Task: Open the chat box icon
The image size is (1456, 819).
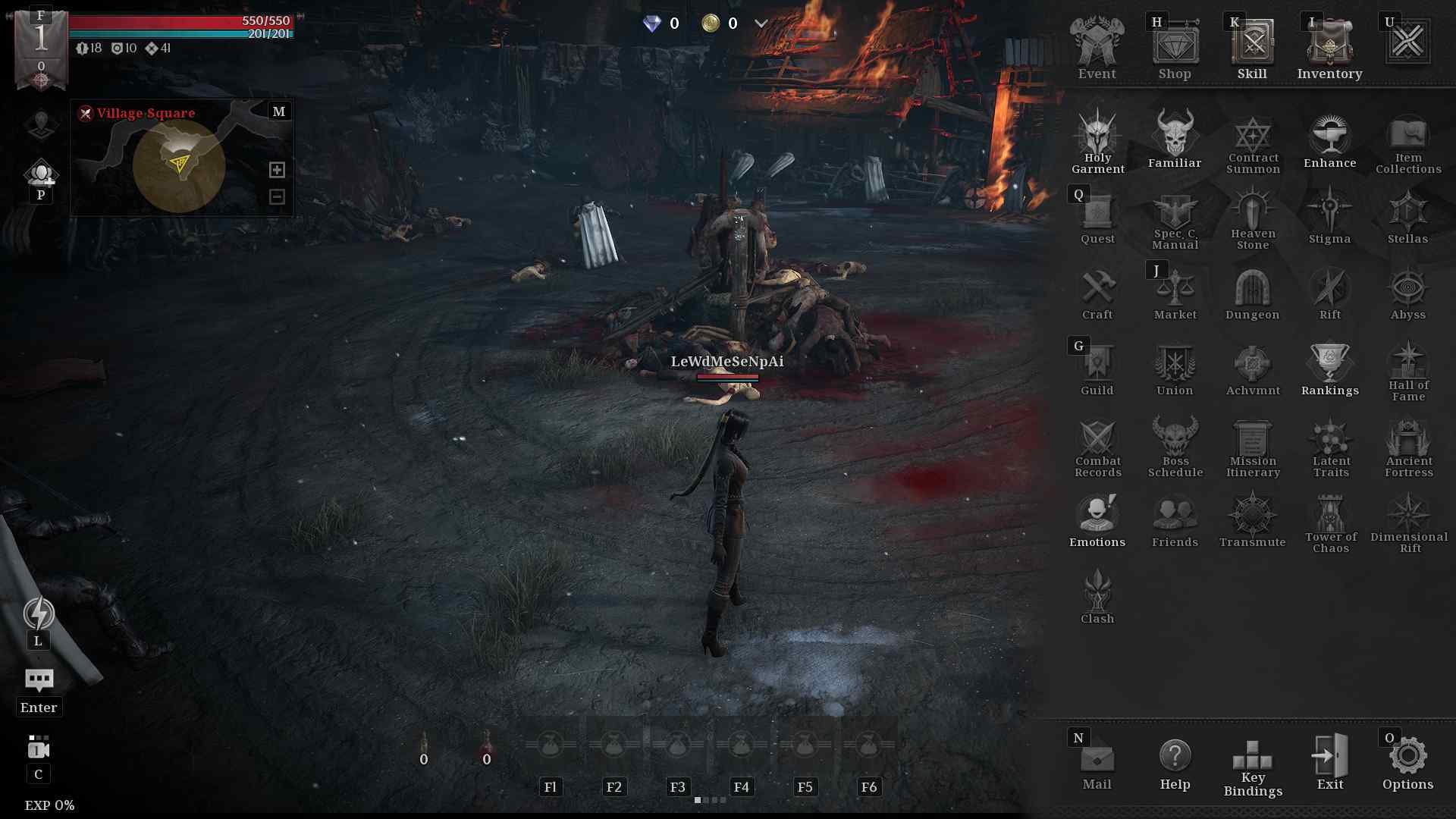Action: (x=39, y=680)
